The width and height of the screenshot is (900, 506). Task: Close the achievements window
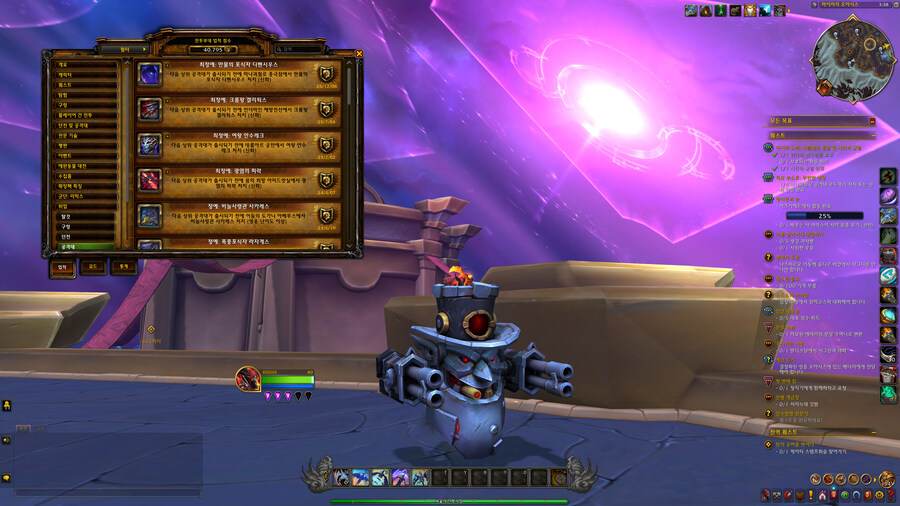pyautogui.click(x=359, y=55)
